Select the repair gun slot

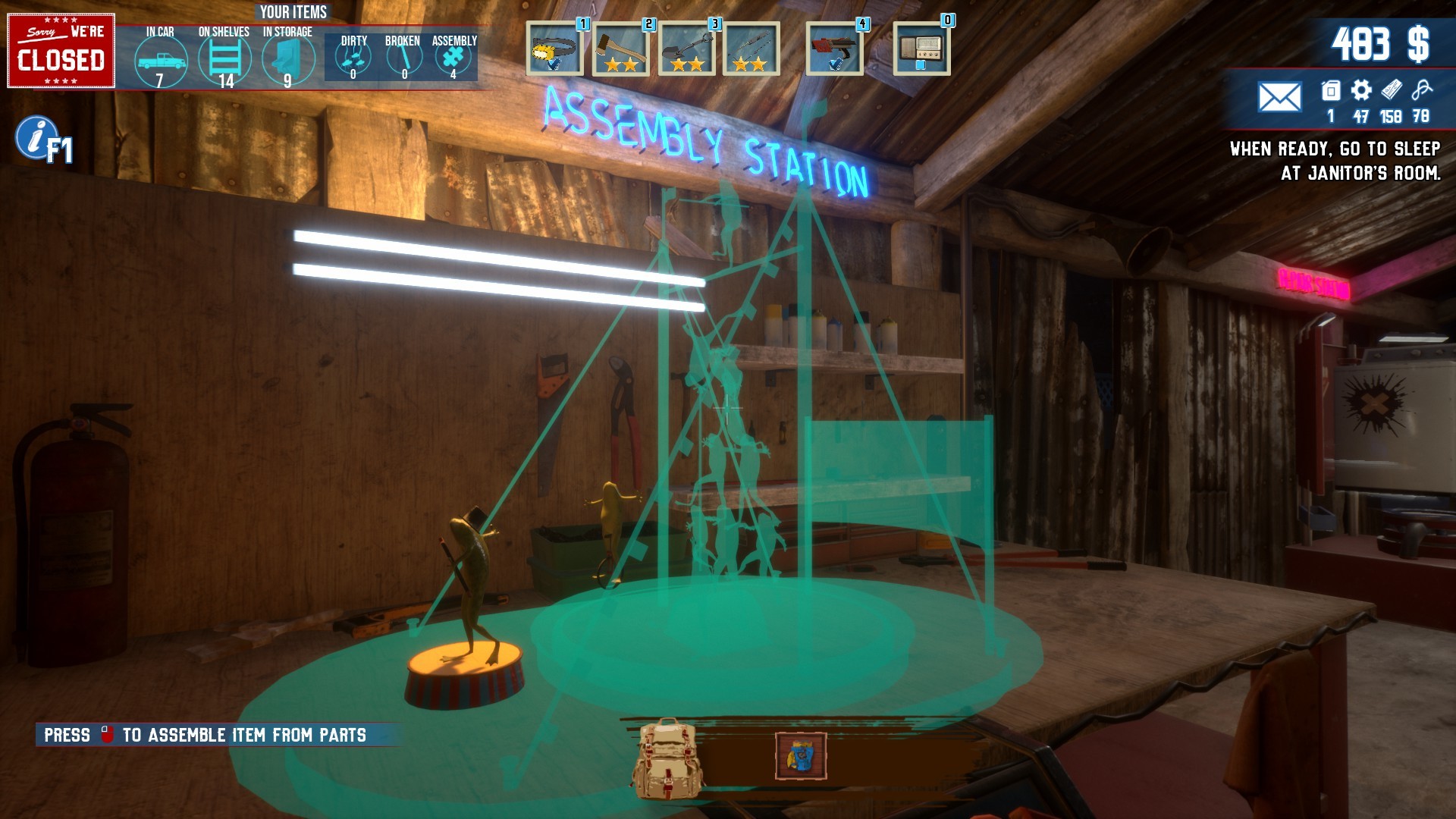click(x=834, y=50)
